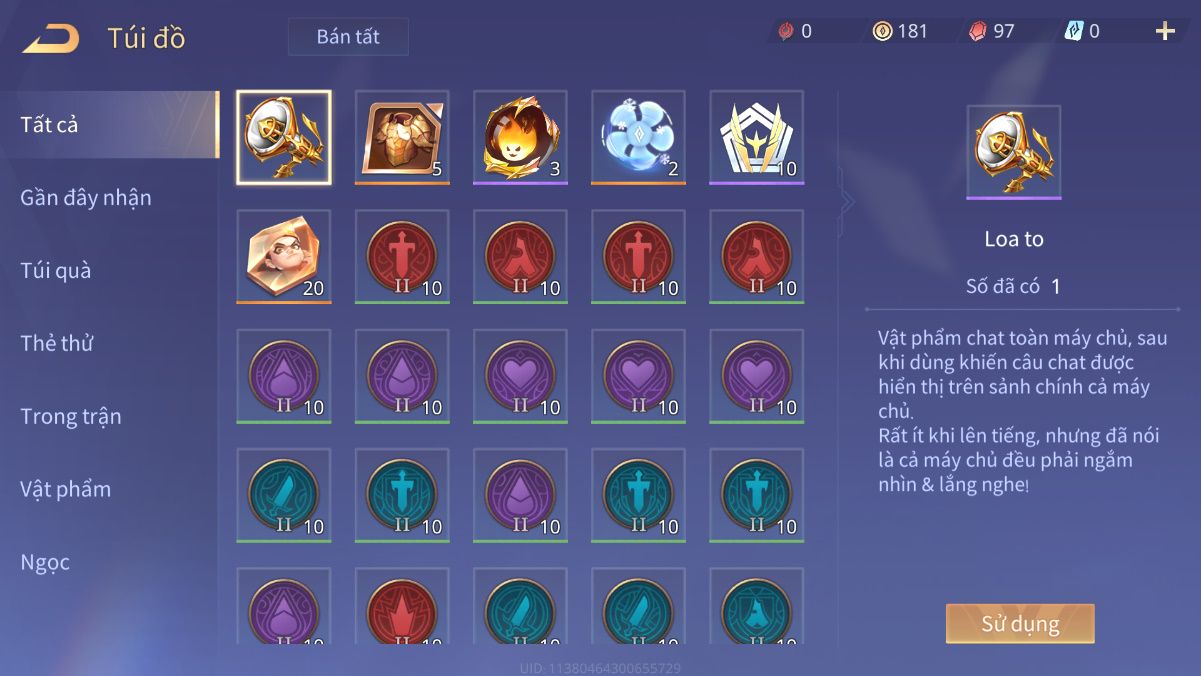Pick the silver pentagon badge item
This screenshot has width=1201, height=676.
click(x=756, y=137)
